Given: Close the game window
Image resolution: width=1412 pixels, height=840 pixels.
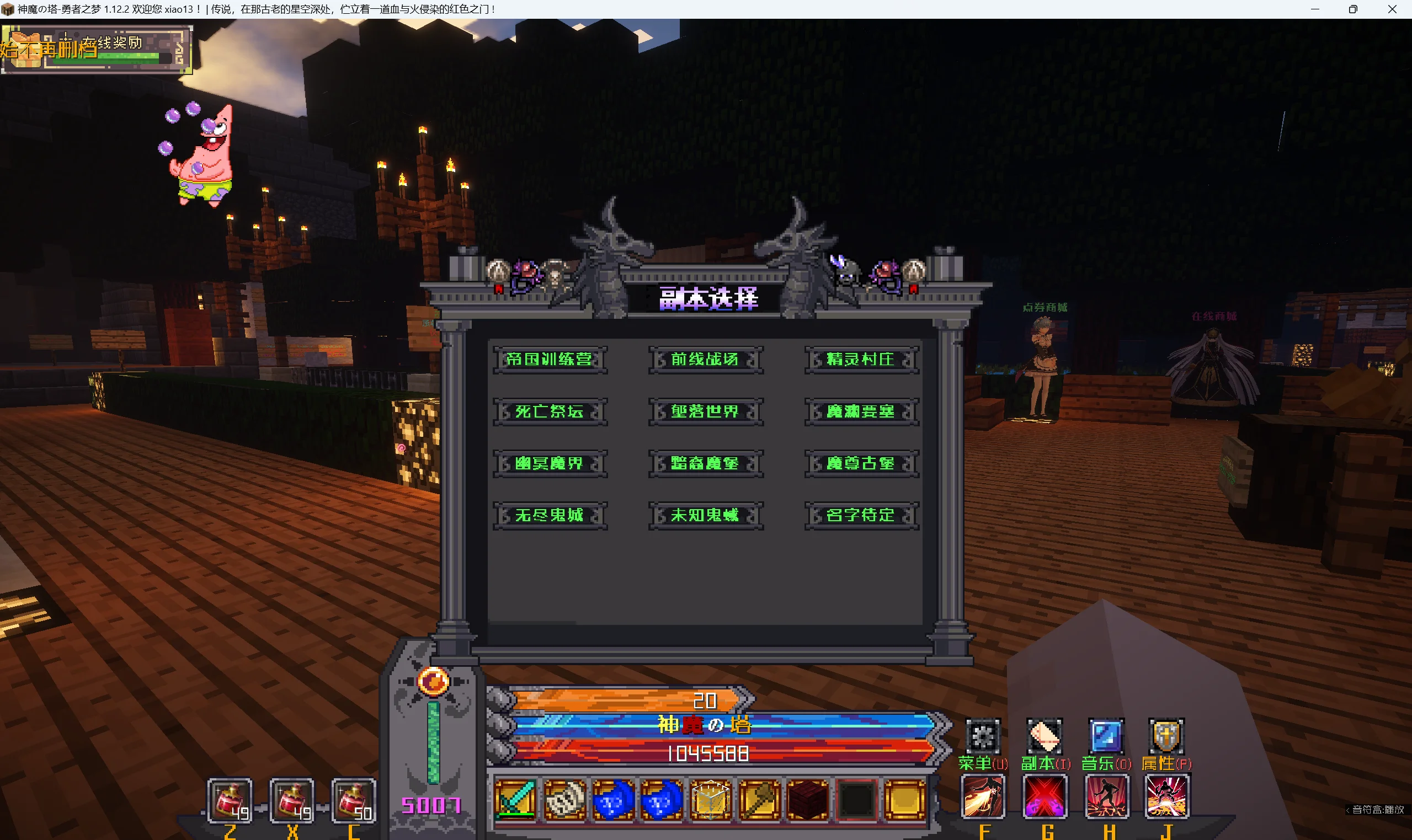Looking at the screenshot, I should (1392, 9).
